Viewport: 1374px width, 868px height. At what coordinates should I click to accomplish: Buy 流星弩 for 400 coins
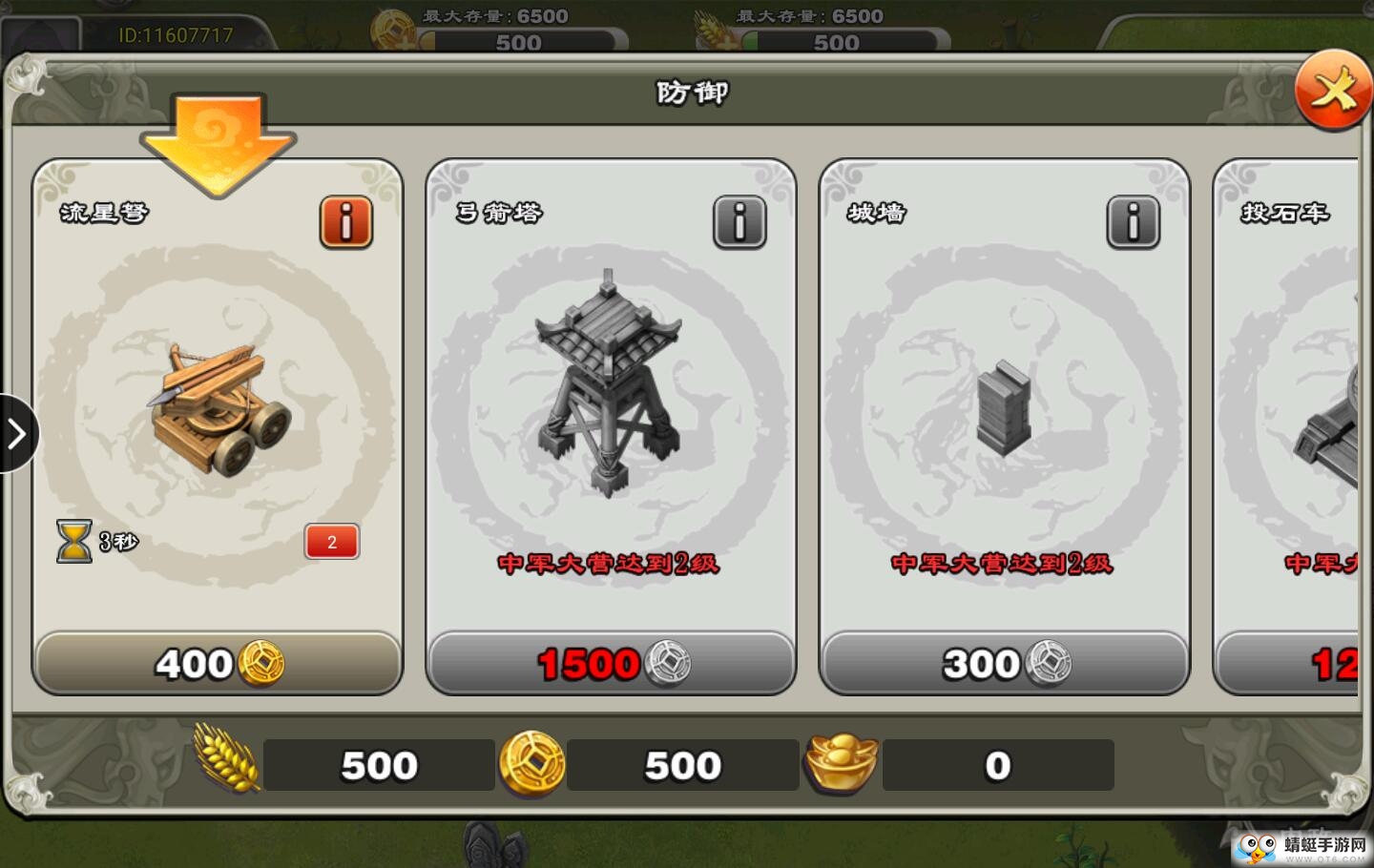218,663
